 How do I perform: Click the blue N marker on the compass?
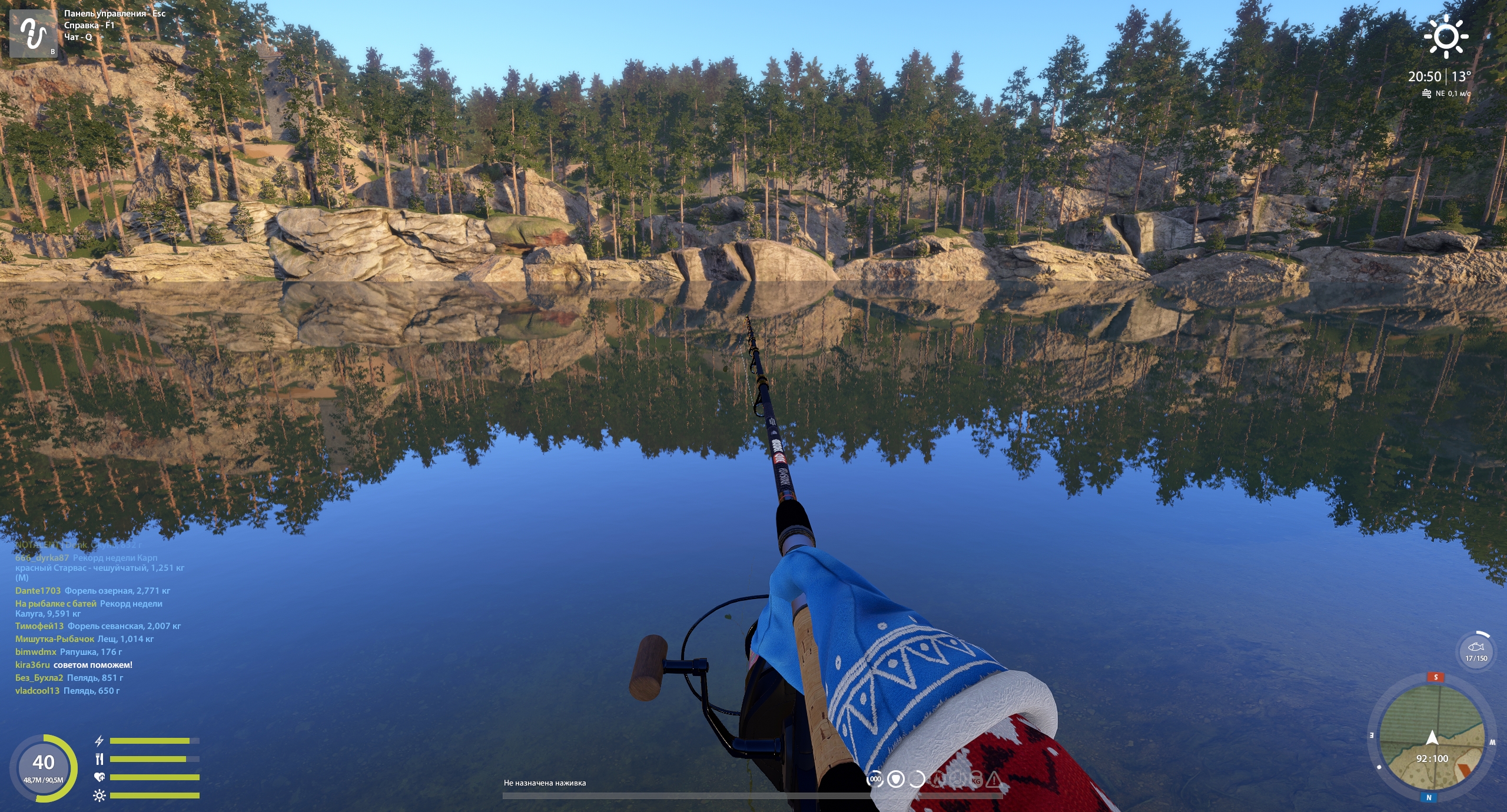1429,798
